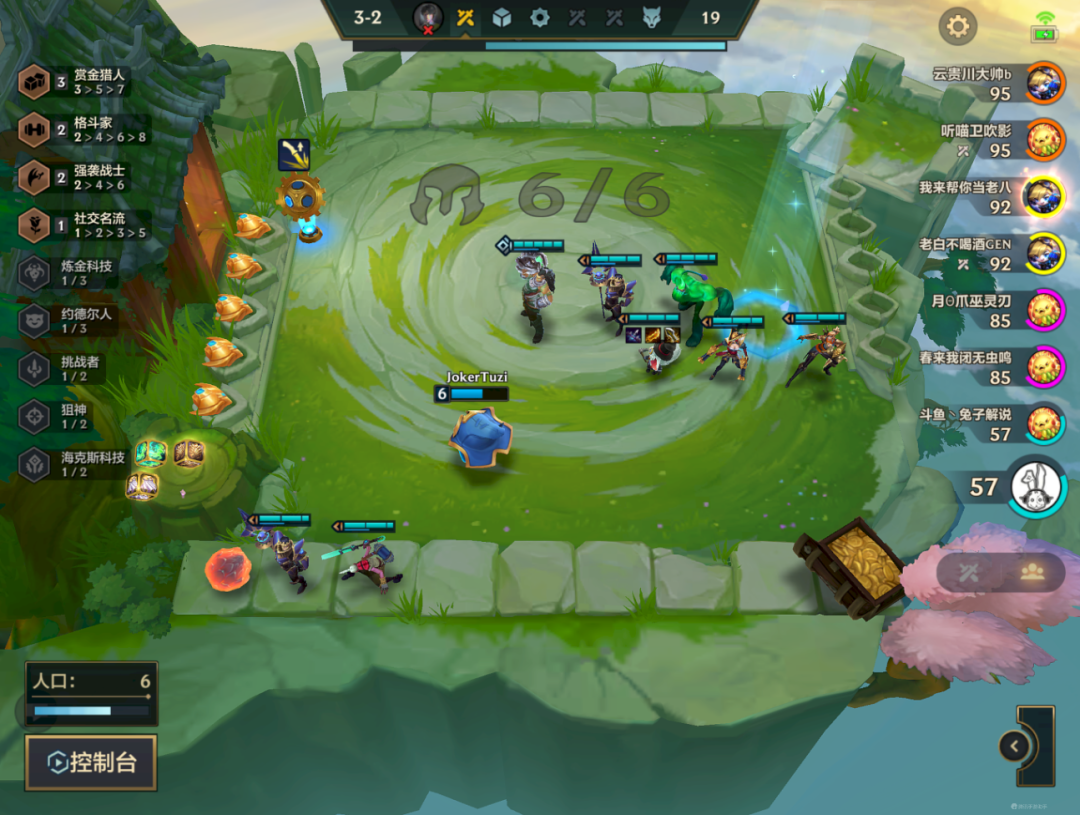Click your own rabbit avatar portrait
The width and height of the screenshot is (1080, 815).
coord(1037,487)
